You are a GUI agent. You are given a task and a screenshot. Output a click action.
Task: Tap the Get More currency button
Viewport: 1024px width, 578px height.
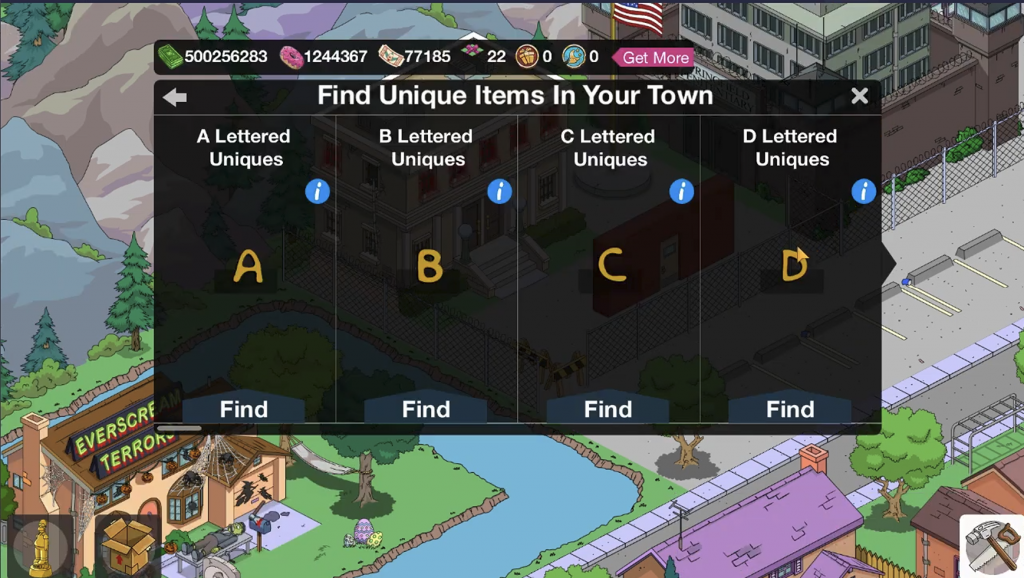point(655,57)
